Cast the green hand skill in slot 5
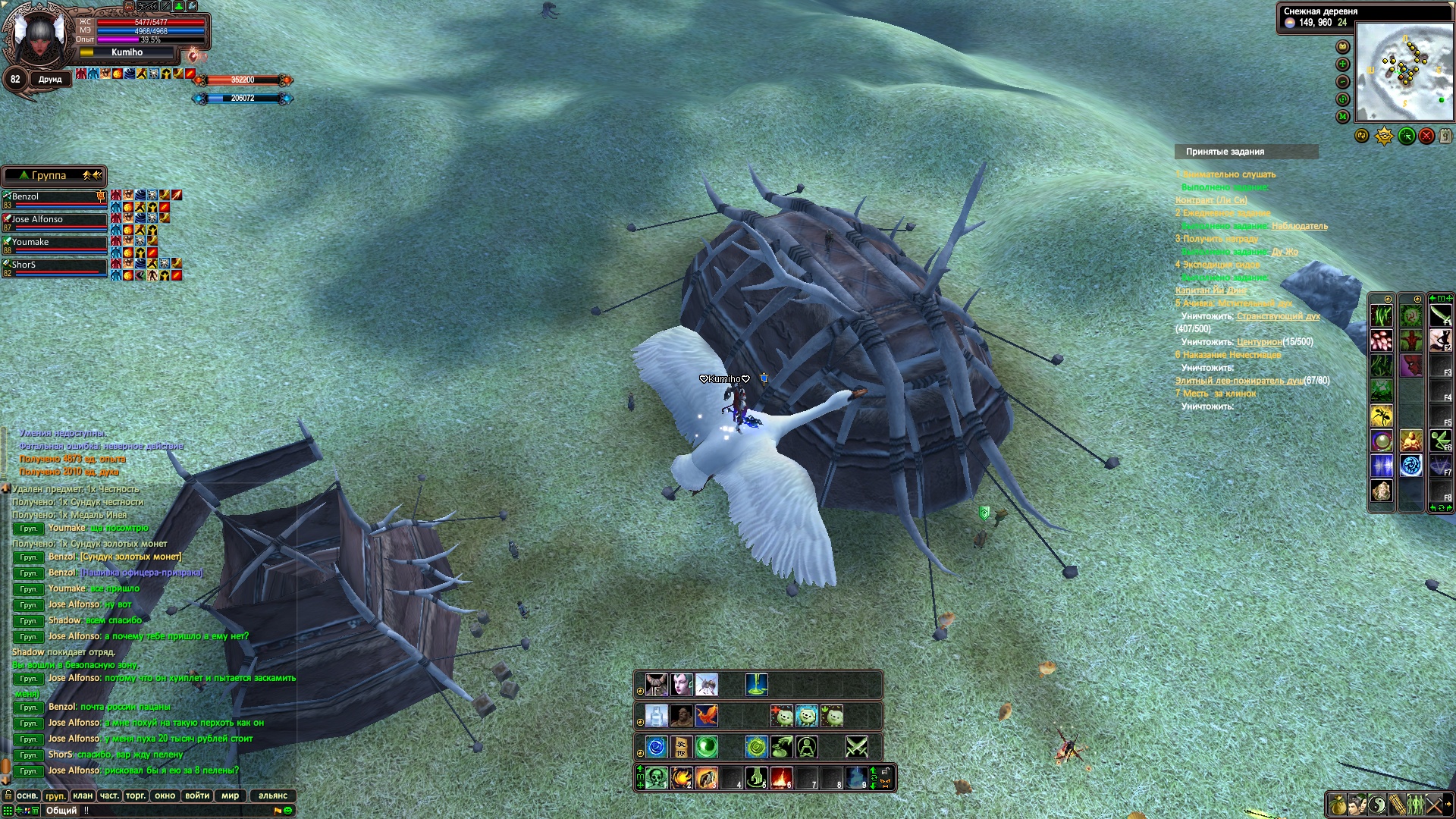The image size is (1456, 819). [x=756, y=778]
